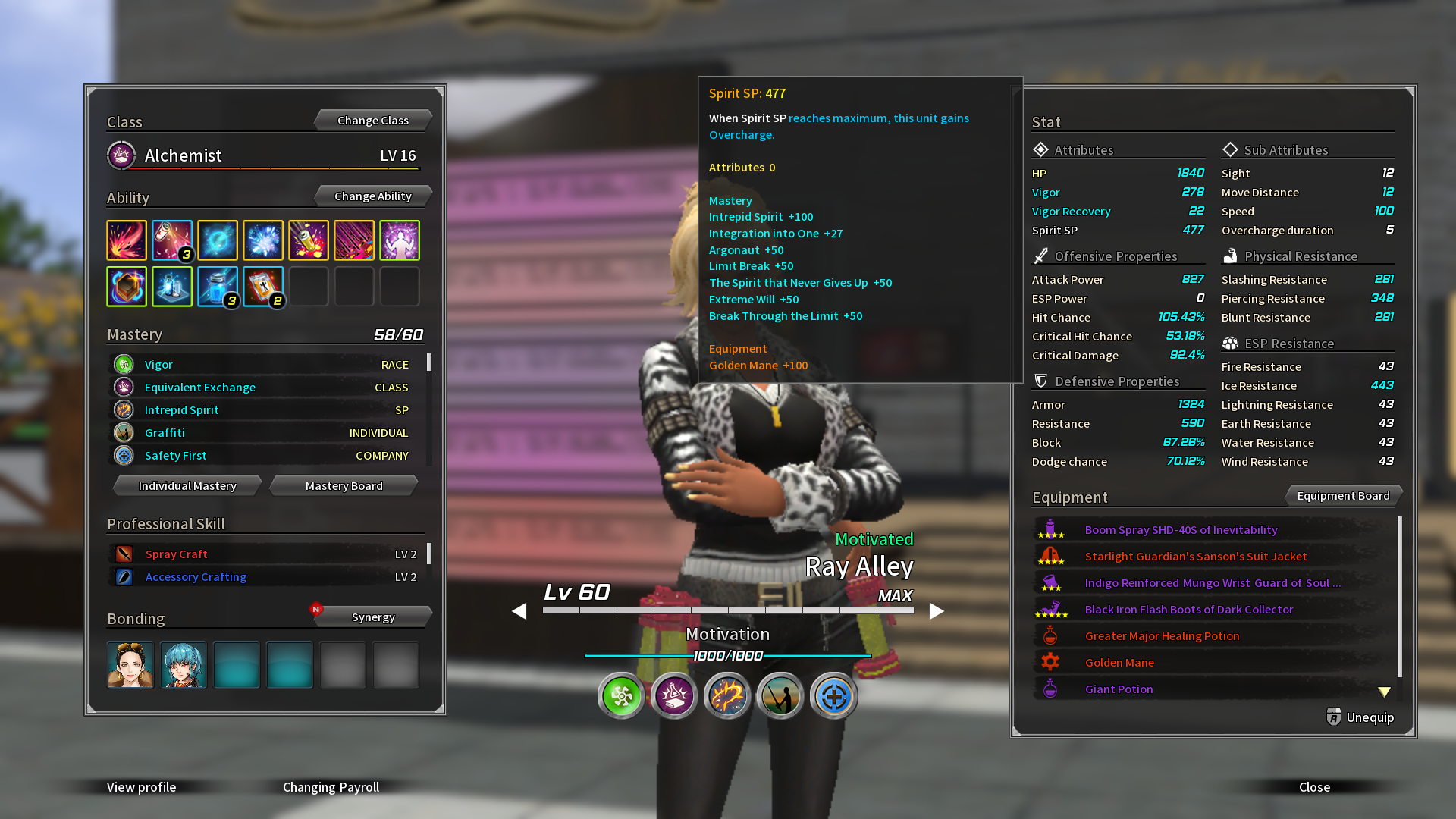Viewport: 1456px width, 819px height.
Task: Select Greater Major Healing Potion slot
Action: coord(1162,636)
